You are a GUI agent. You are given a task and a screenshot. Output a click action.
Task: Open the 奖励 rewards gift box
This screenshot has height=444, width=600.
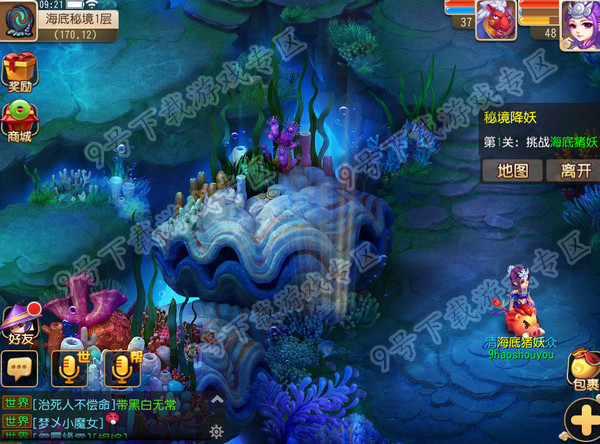click(x=20, y=73)
